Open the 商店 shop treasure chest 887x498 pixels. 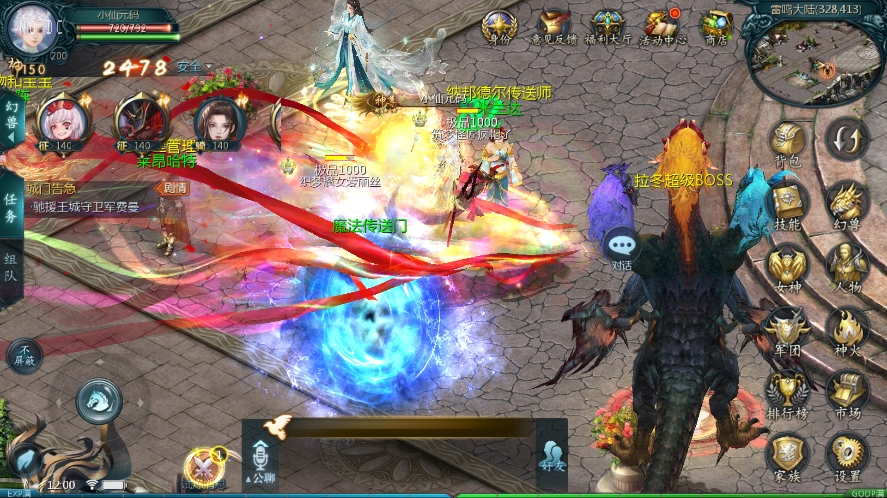[x=716, y=26]
